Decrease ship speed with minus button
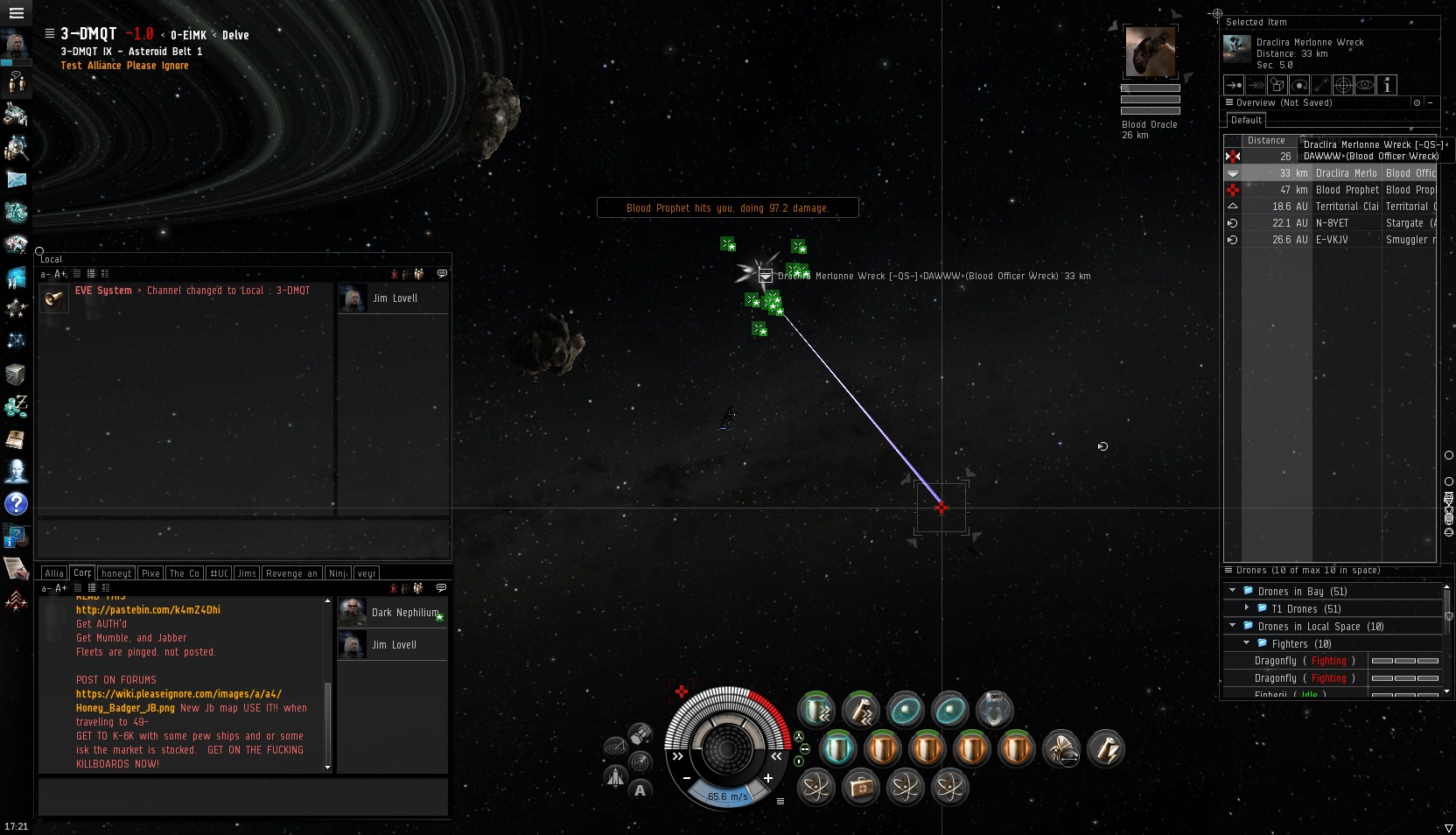 click(687, 778)
